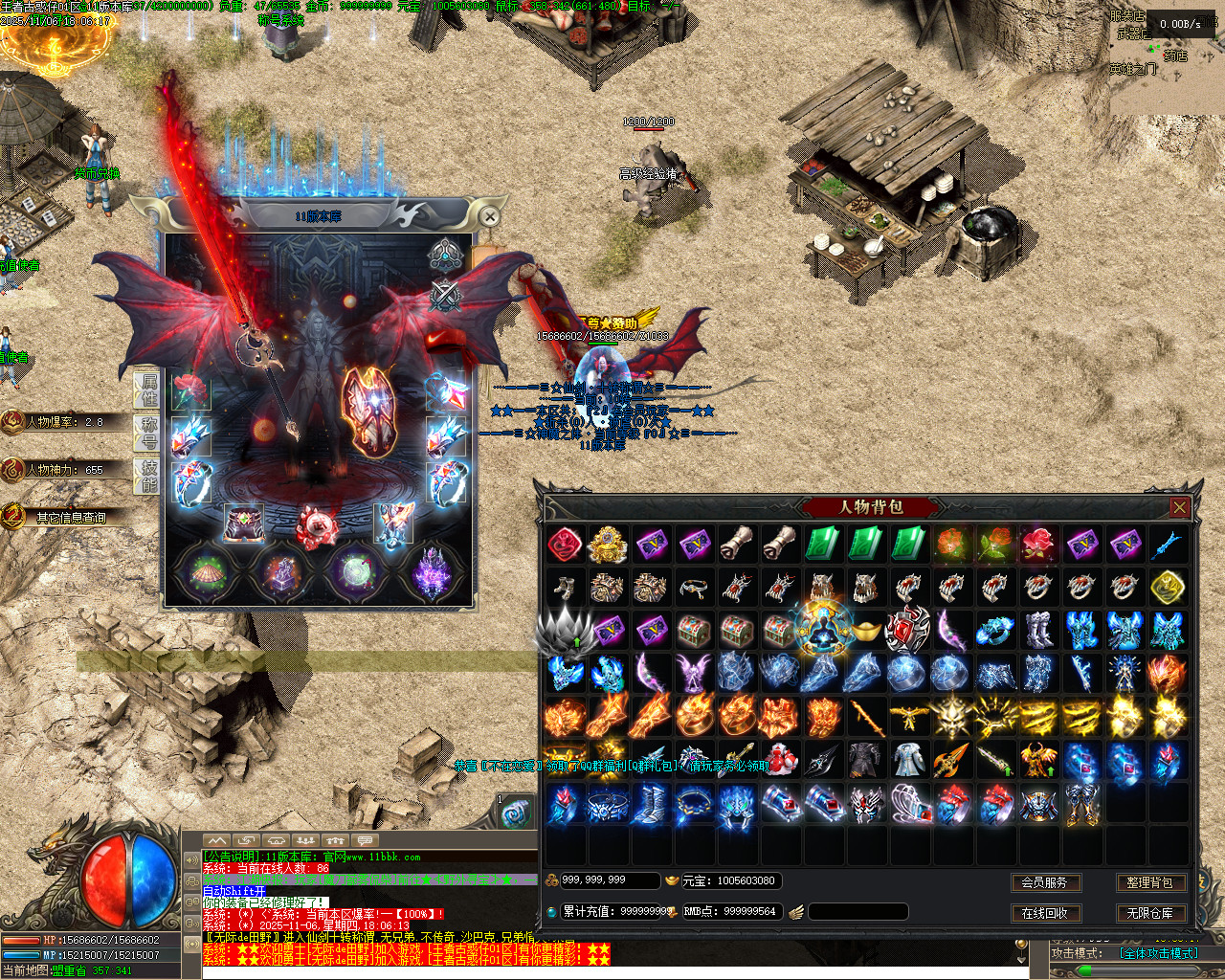Select the equipped flaming shield slot

pos(367,410)
